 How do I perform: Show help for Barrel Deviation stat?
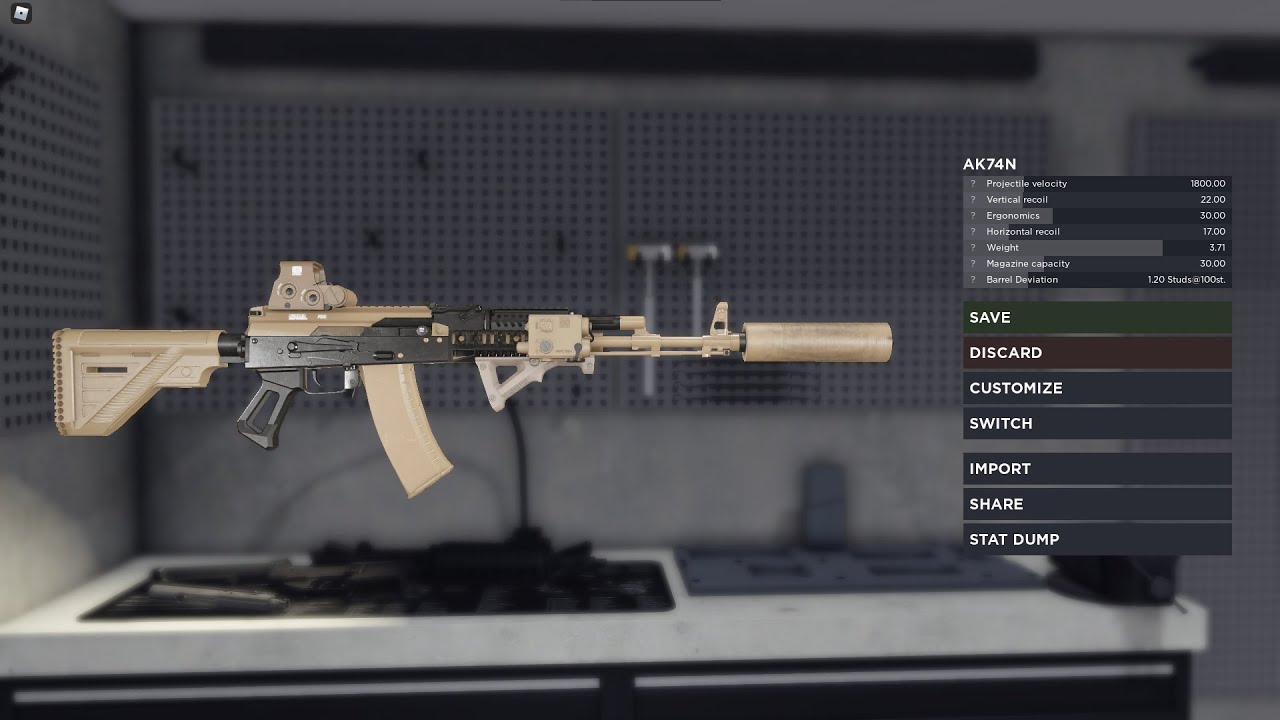tap(972, 280)
